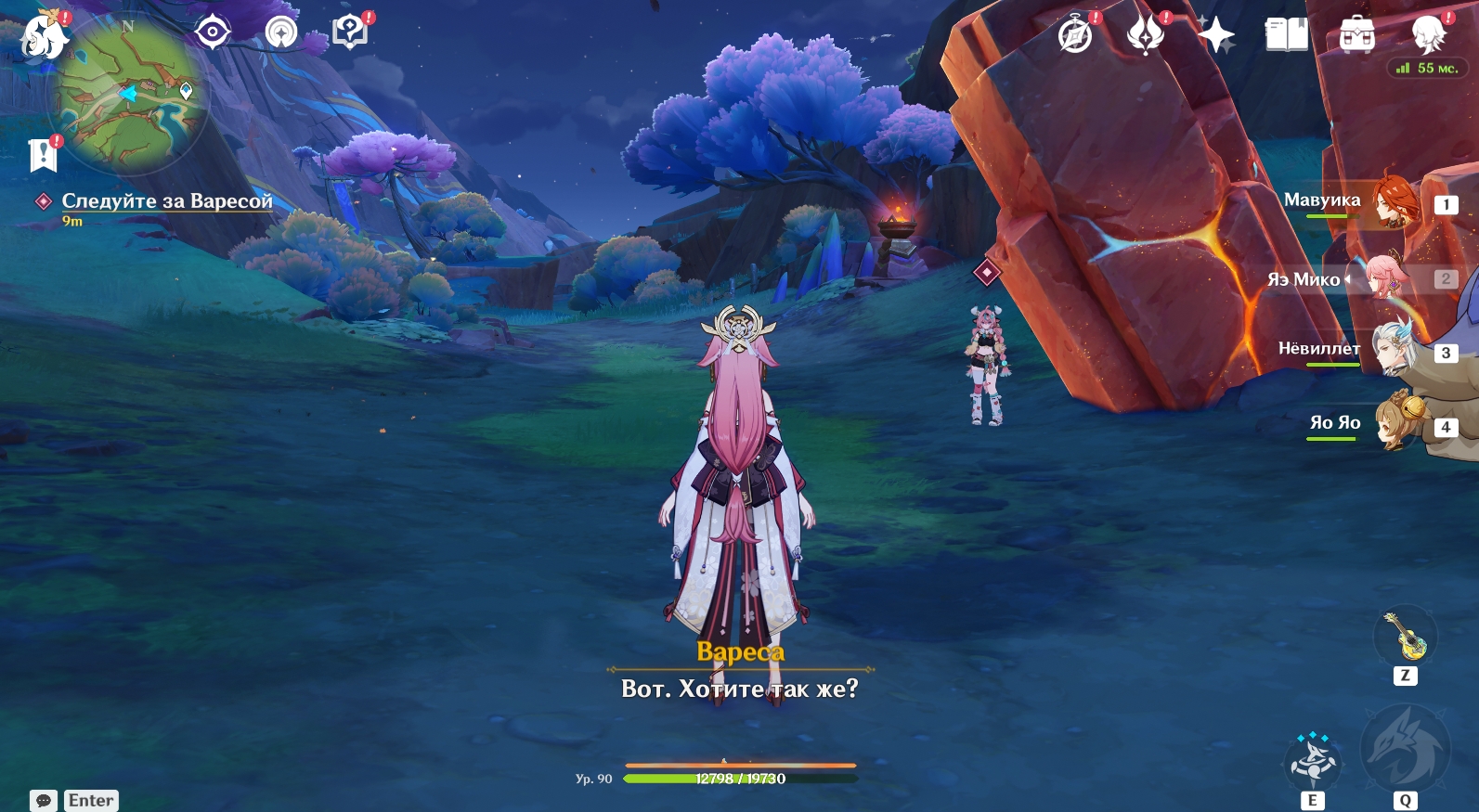Screen dimensions: 1479x812
Task: Open the flame emblem icon beside the compass
Action: (x=1145, y=35)
